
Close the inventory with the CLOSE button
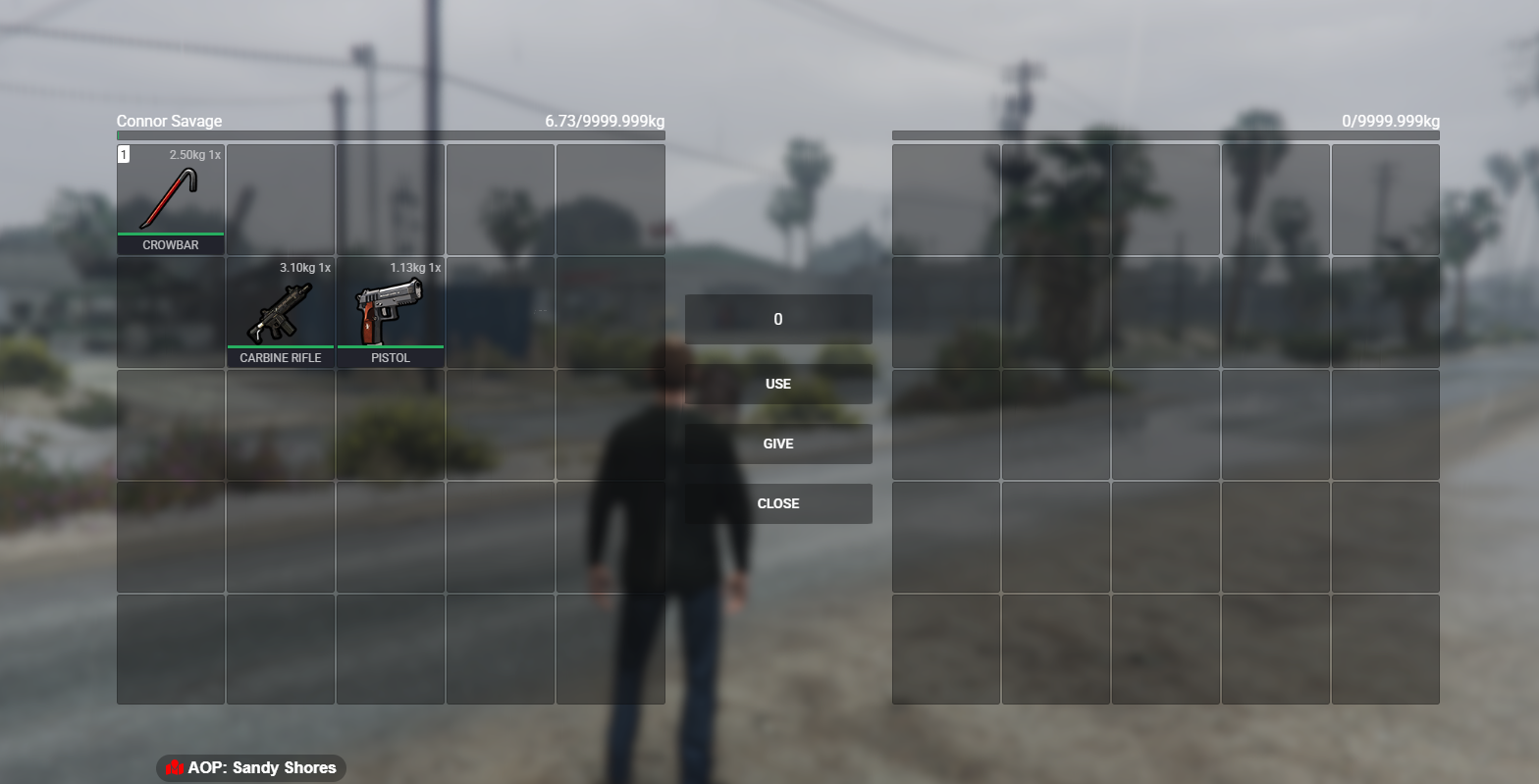coord(778,503)
